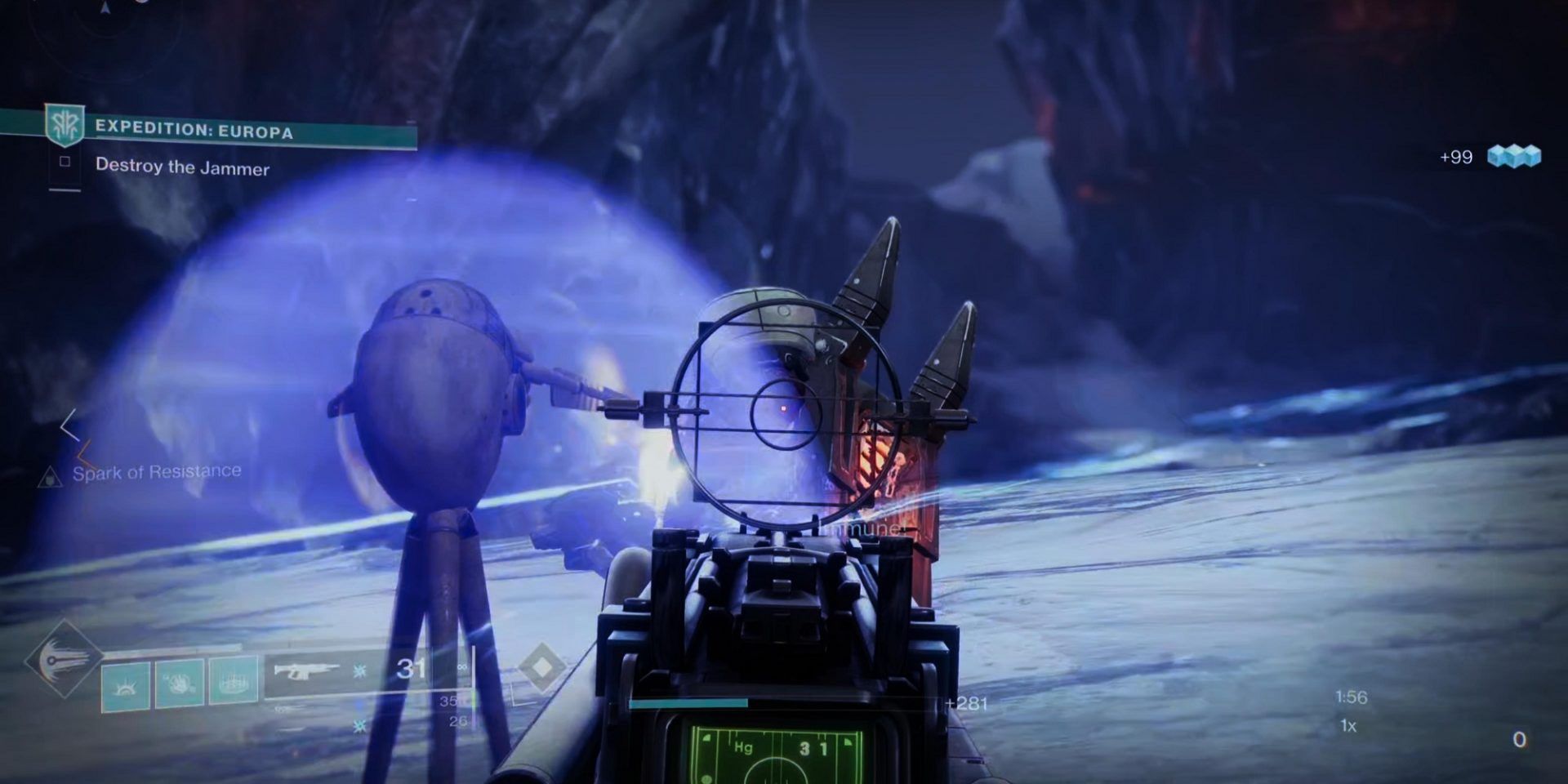The image size is (1568, 784).
Task: Select the equipped auto rifle icon
Action: 306,671
